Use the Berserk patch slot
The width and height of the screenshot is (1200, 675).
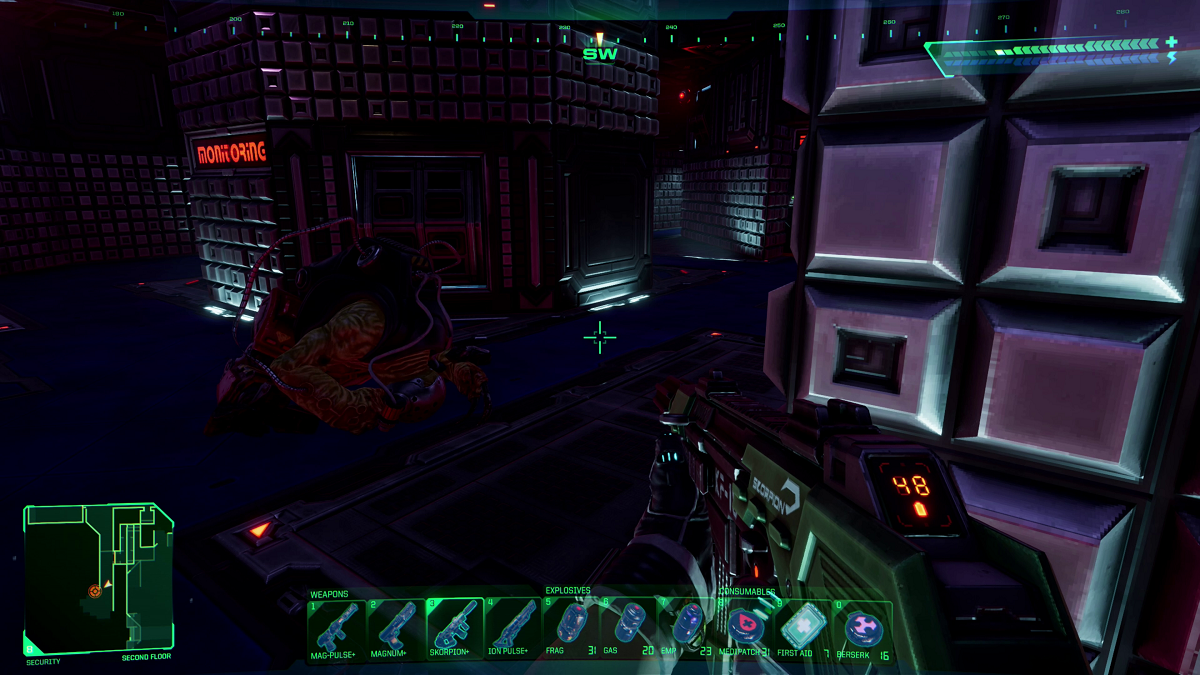coord(862,627)
